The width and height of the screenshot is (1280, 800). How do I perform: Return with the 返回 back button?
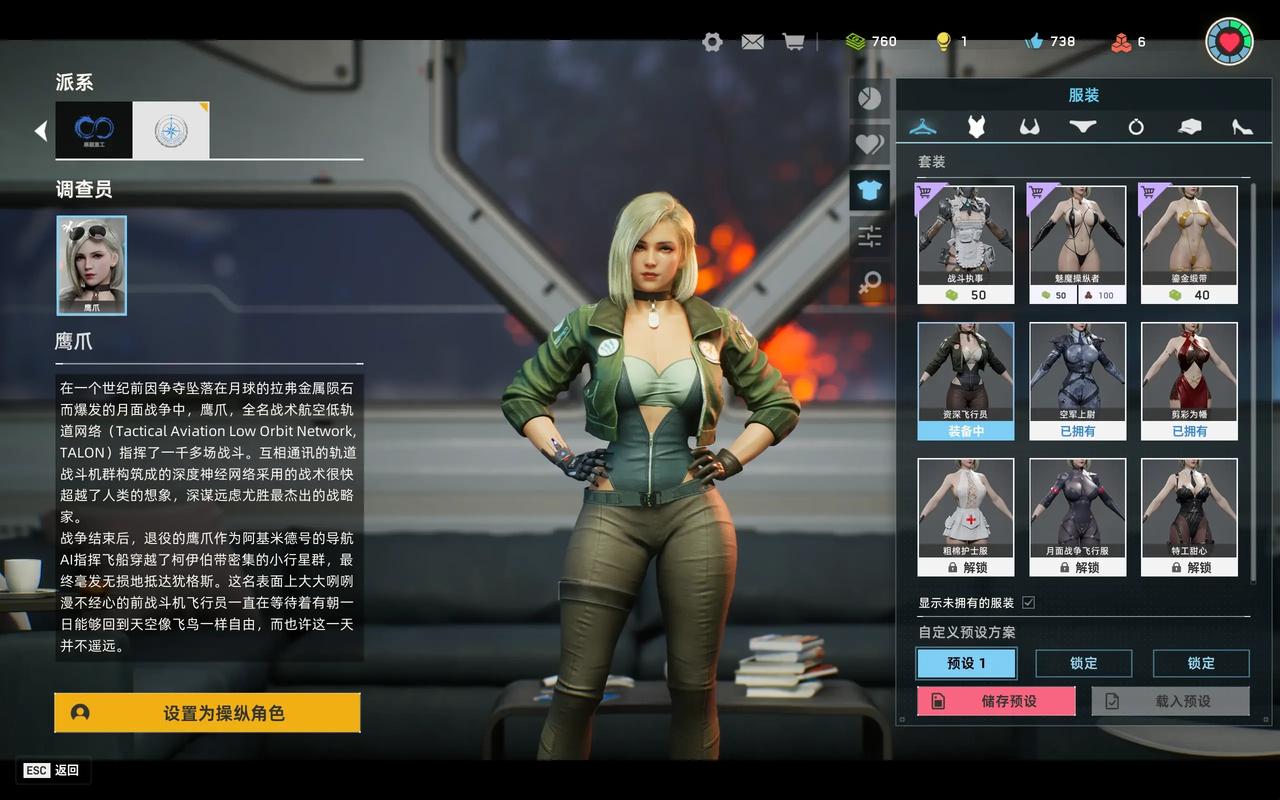pyautogui.click(x=53, y=770)
